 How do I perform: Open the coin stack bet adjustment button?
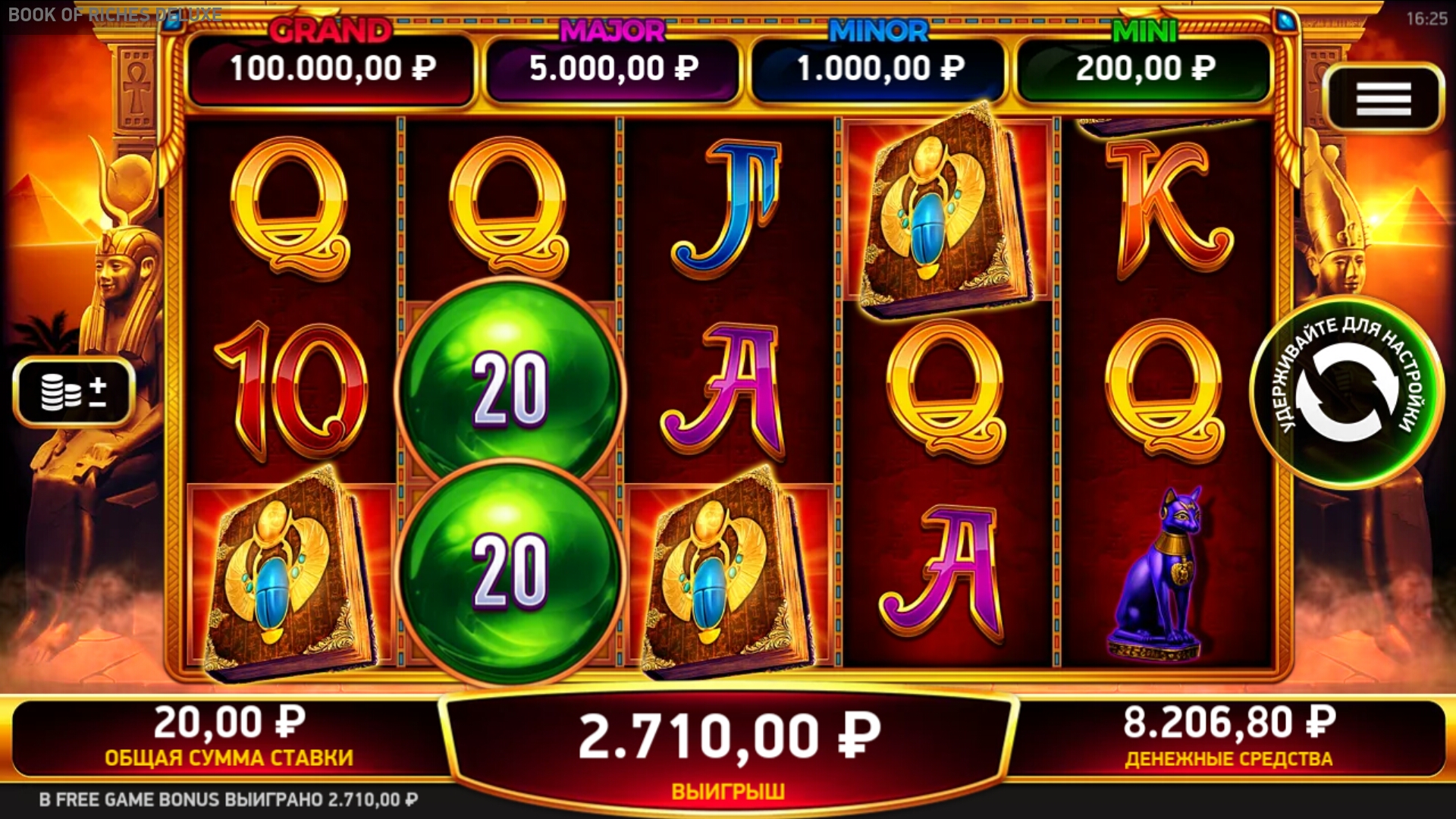[74, 391]
